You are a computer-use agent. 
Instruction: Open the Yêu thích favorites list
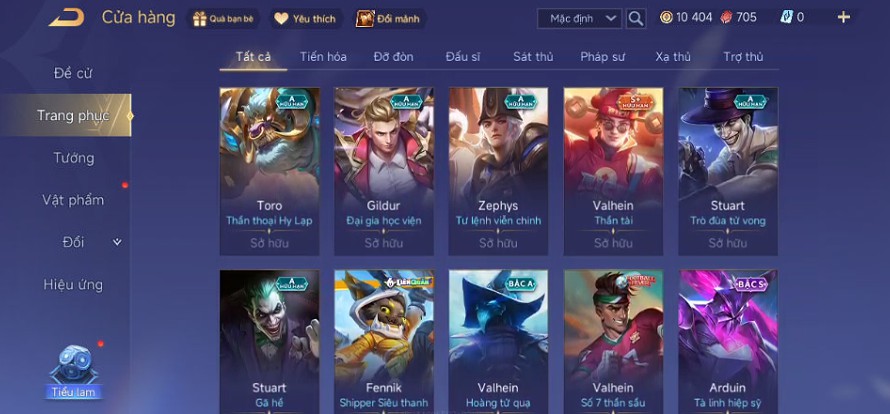pyautogui.click(x=306, y=18)
